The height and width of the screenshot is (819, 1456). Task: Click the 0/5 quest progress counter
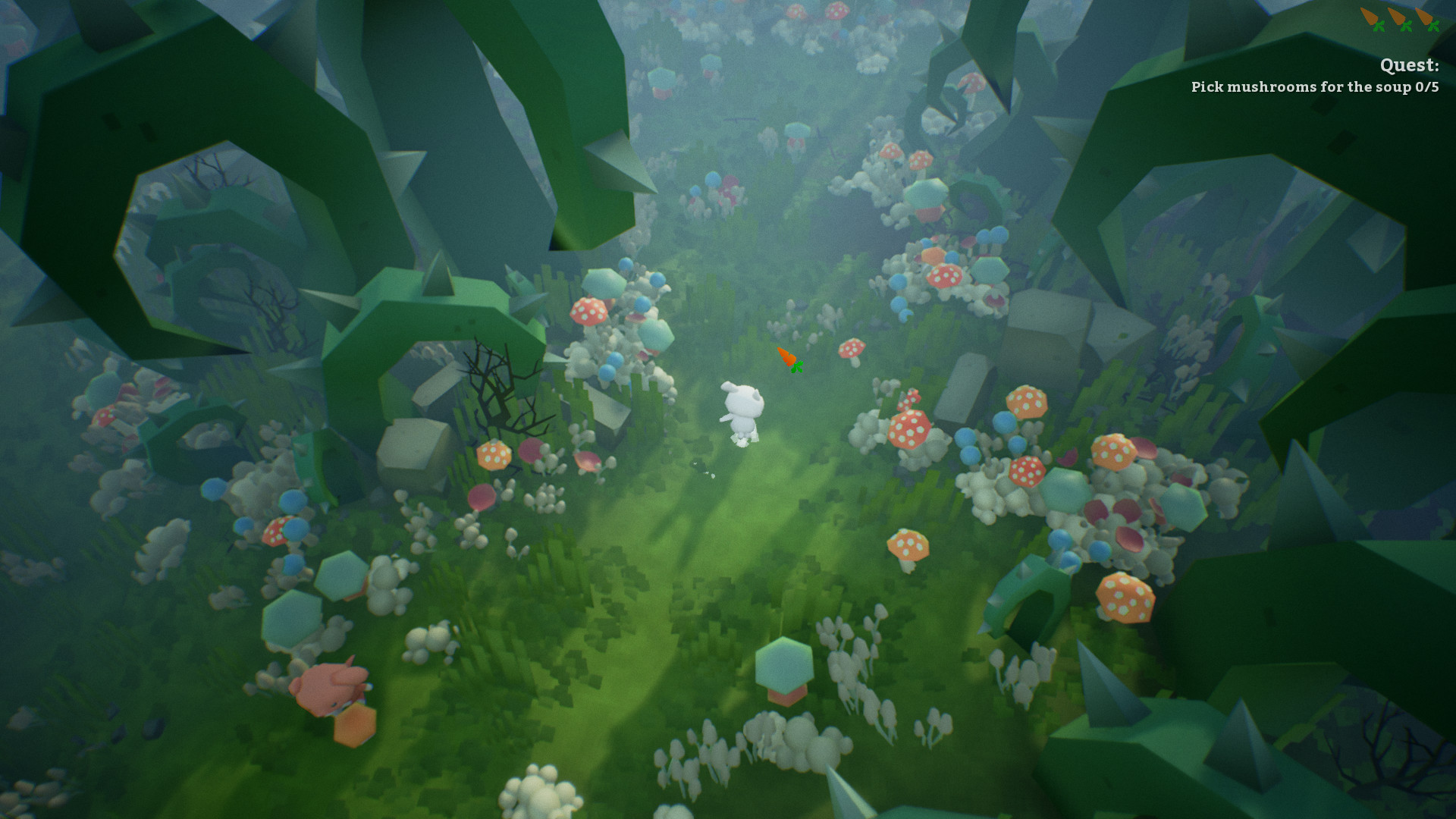1427,87
